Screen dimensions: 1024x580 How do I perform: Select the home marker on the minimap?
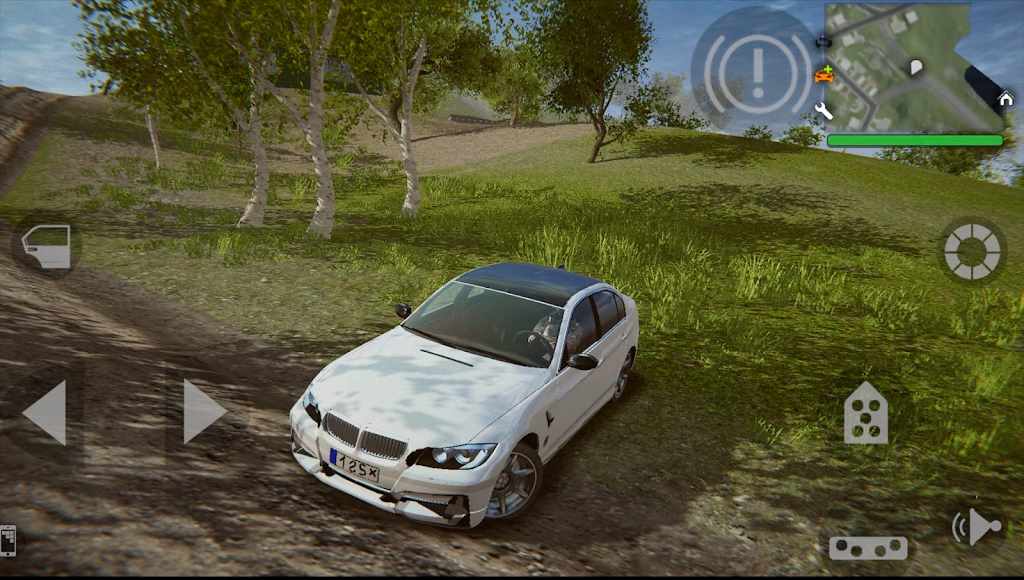coord(1005,98)
